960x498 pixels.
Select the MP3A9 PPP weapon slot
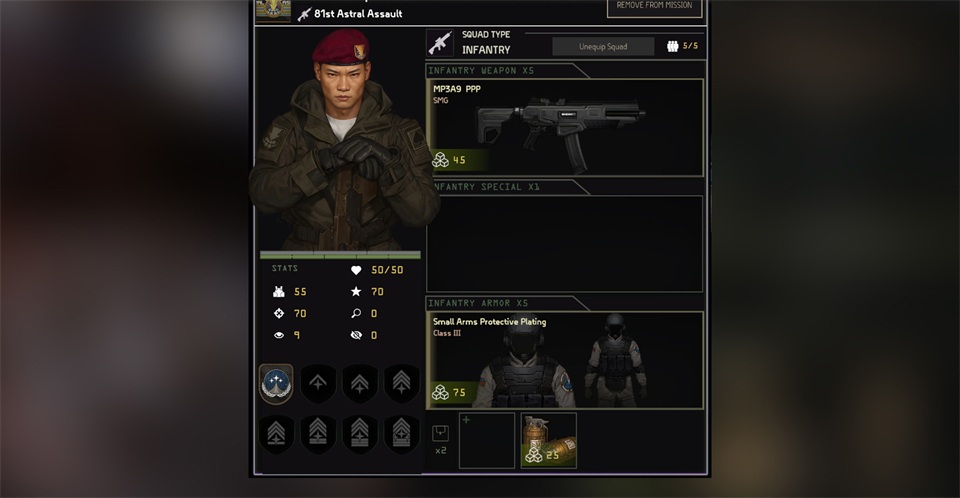(x=565, y=124)
